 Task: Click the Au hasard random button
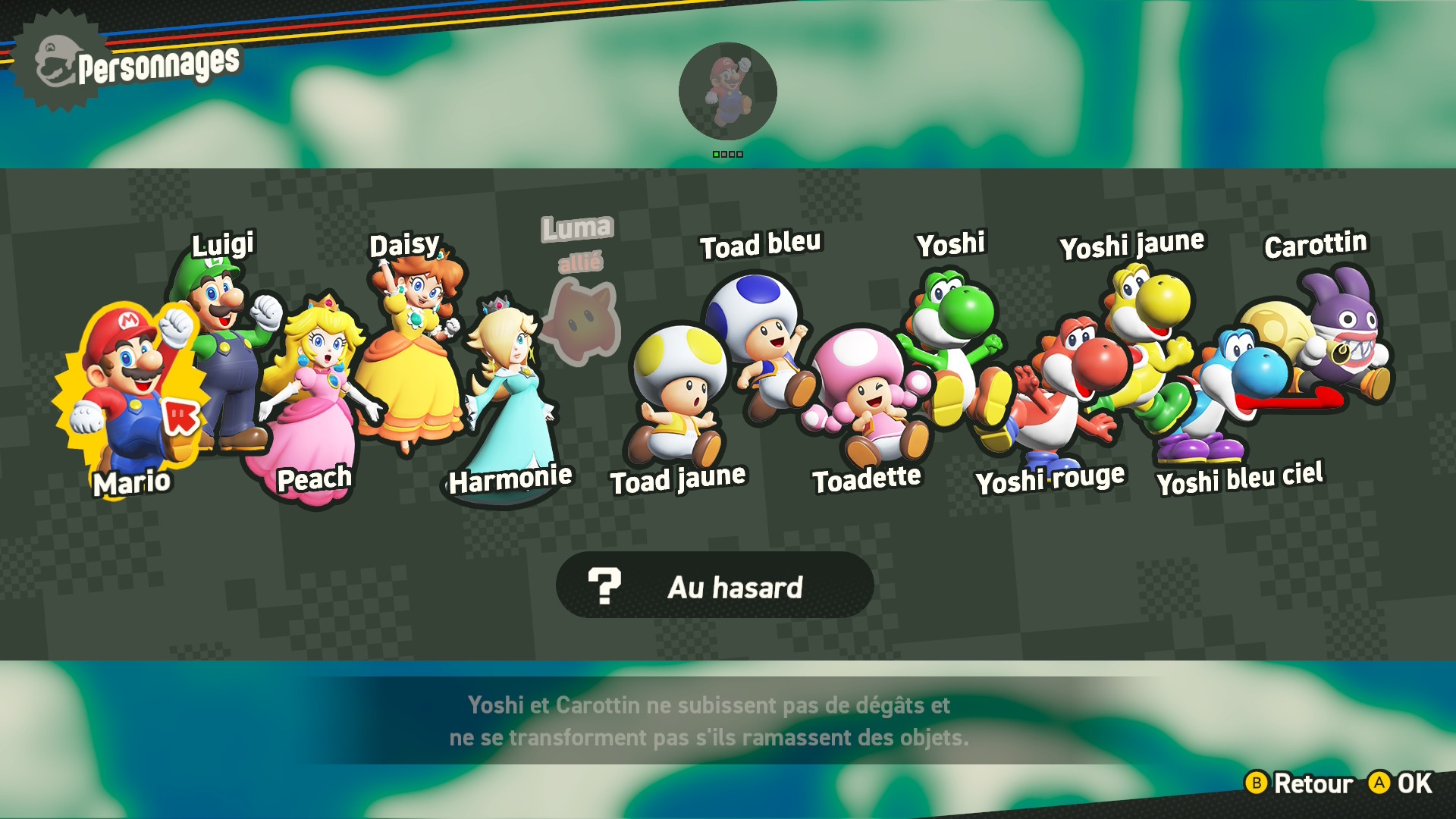pos(714,585)
